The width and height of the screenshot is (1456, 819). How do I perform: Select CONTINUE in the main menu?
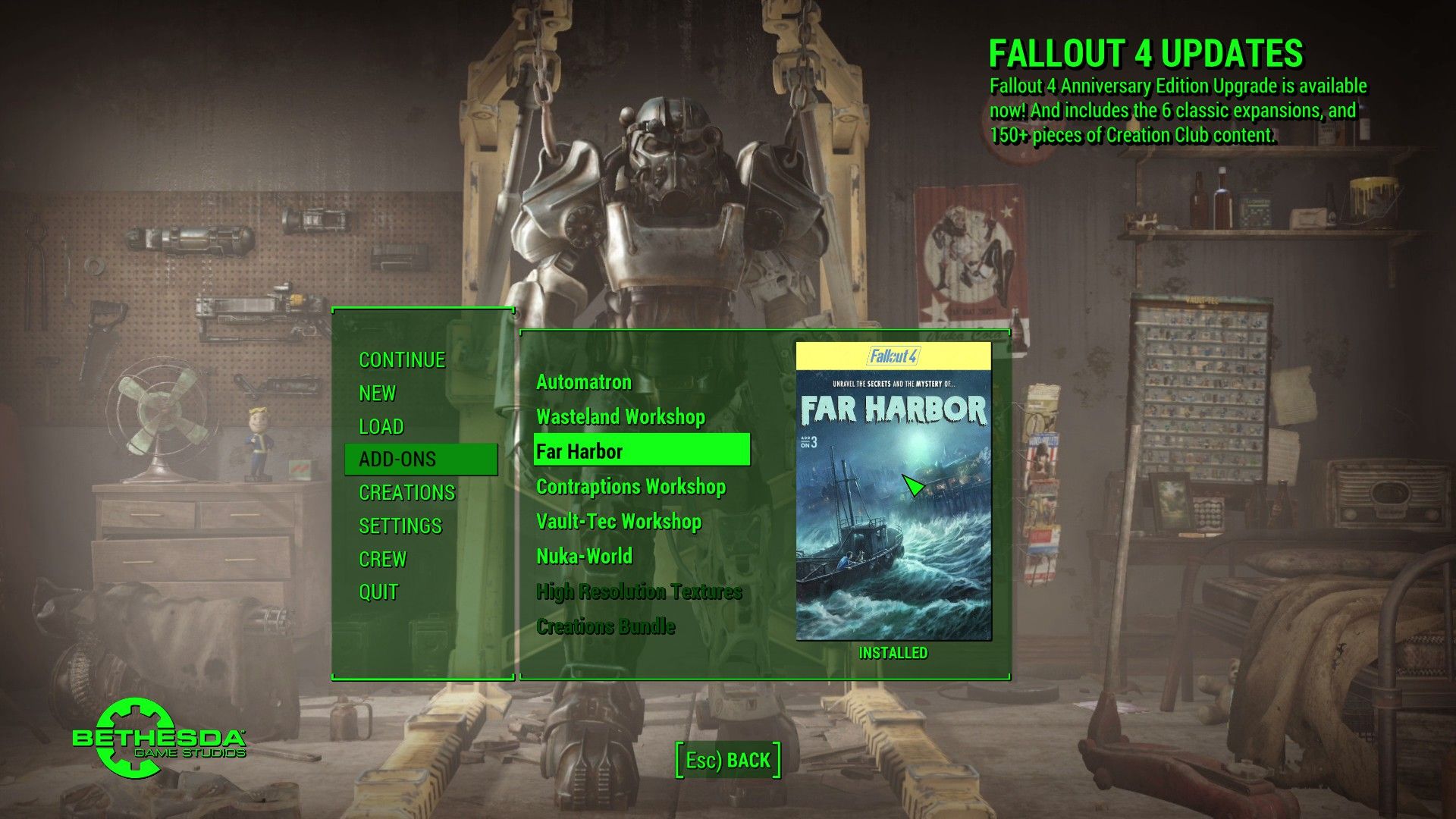point(402,360)
